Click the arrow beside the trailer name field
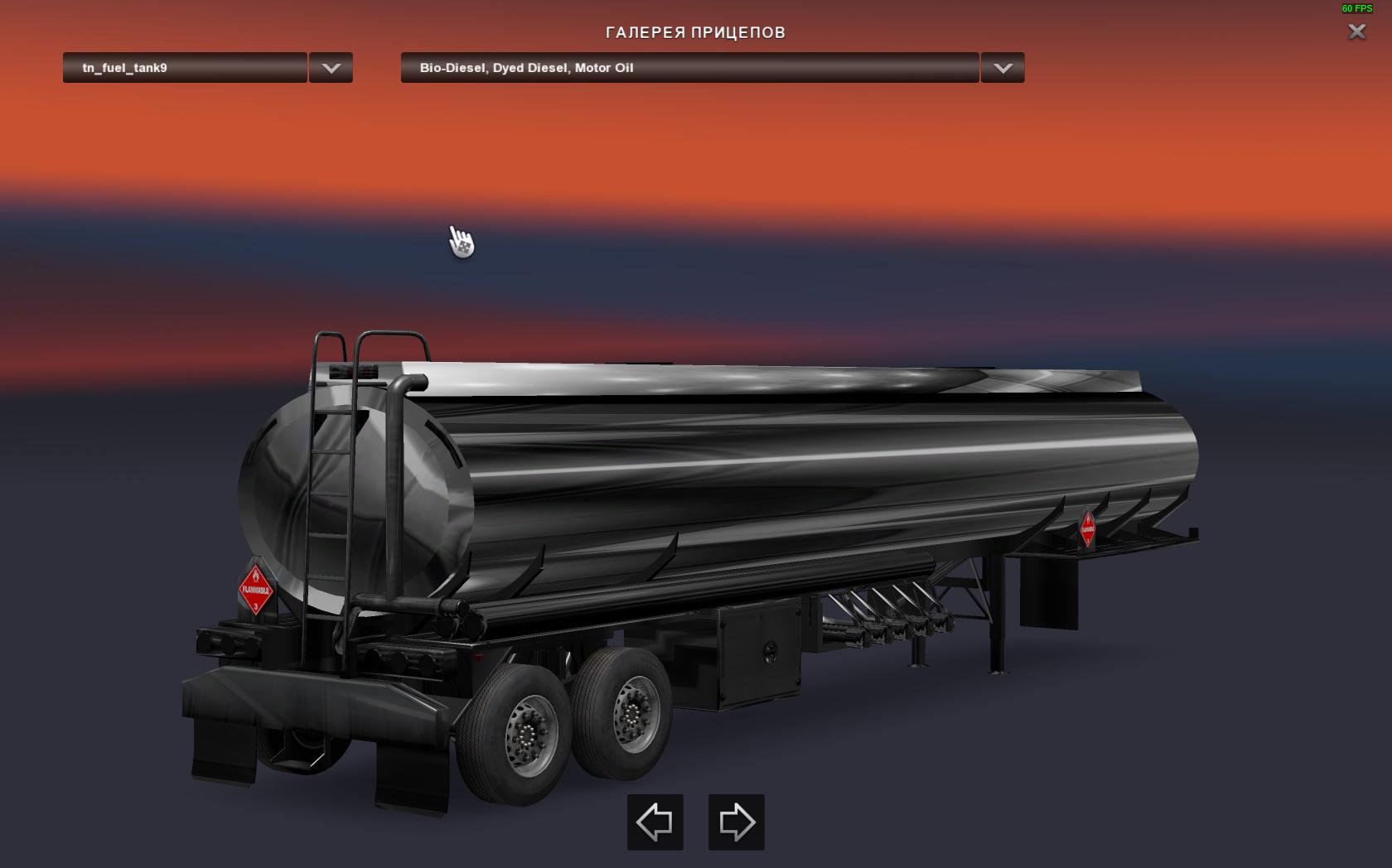The height and width of the screenshot is (868, 1392). [x=331, y=68]
